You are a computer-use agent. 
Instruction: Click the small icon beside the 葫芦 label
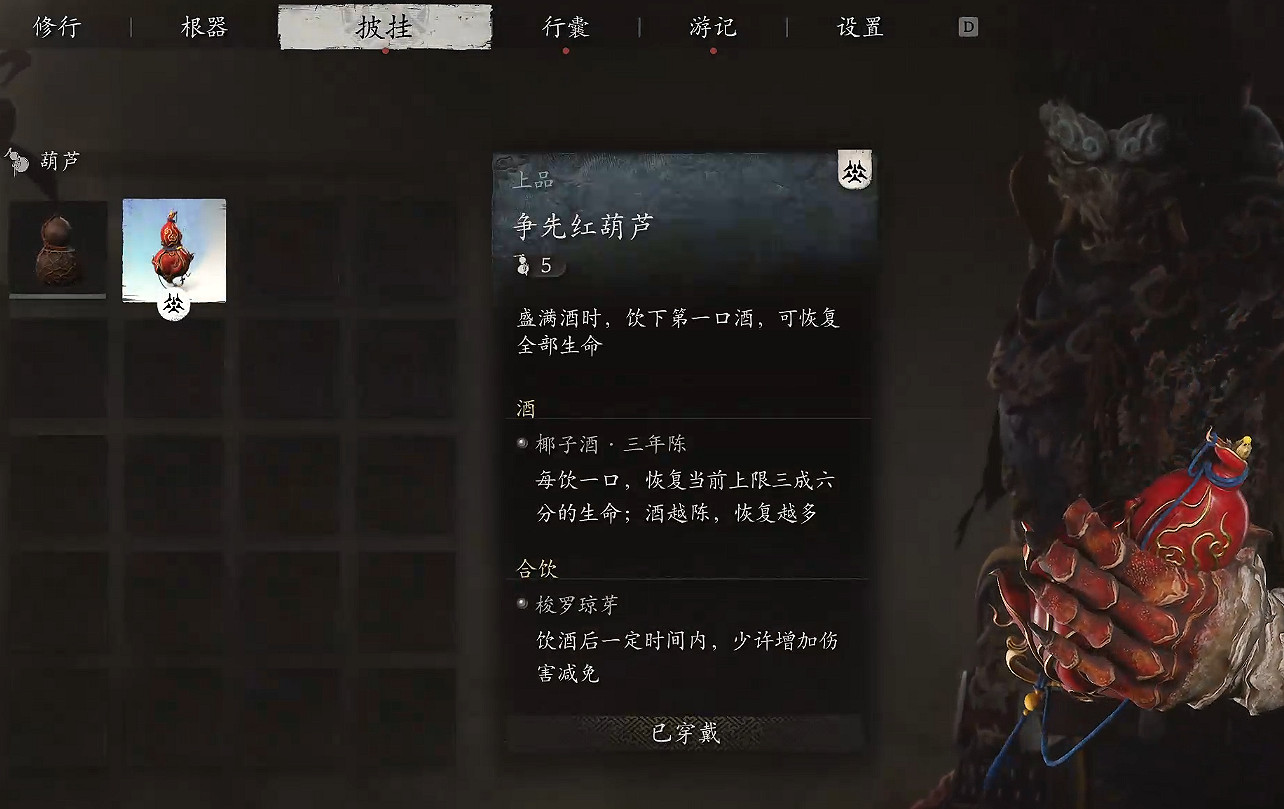coord(17,160)
